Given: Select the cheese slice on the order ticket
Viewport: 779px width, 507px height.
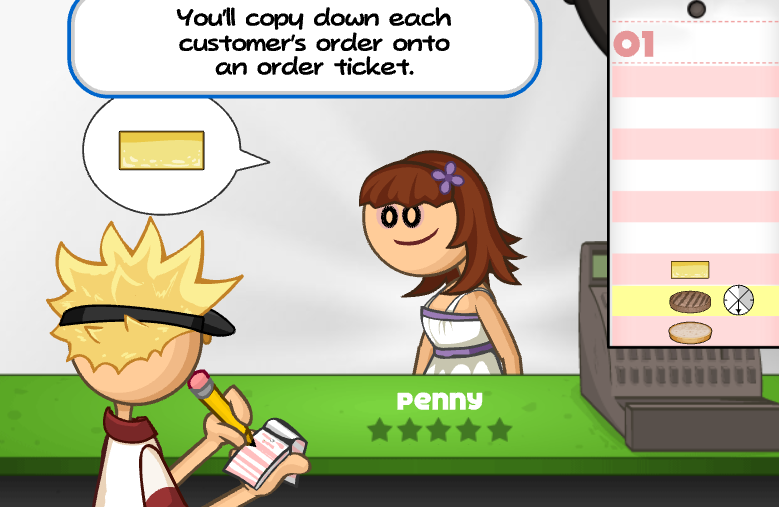Looking at the screenshot, I should (690, 270).
